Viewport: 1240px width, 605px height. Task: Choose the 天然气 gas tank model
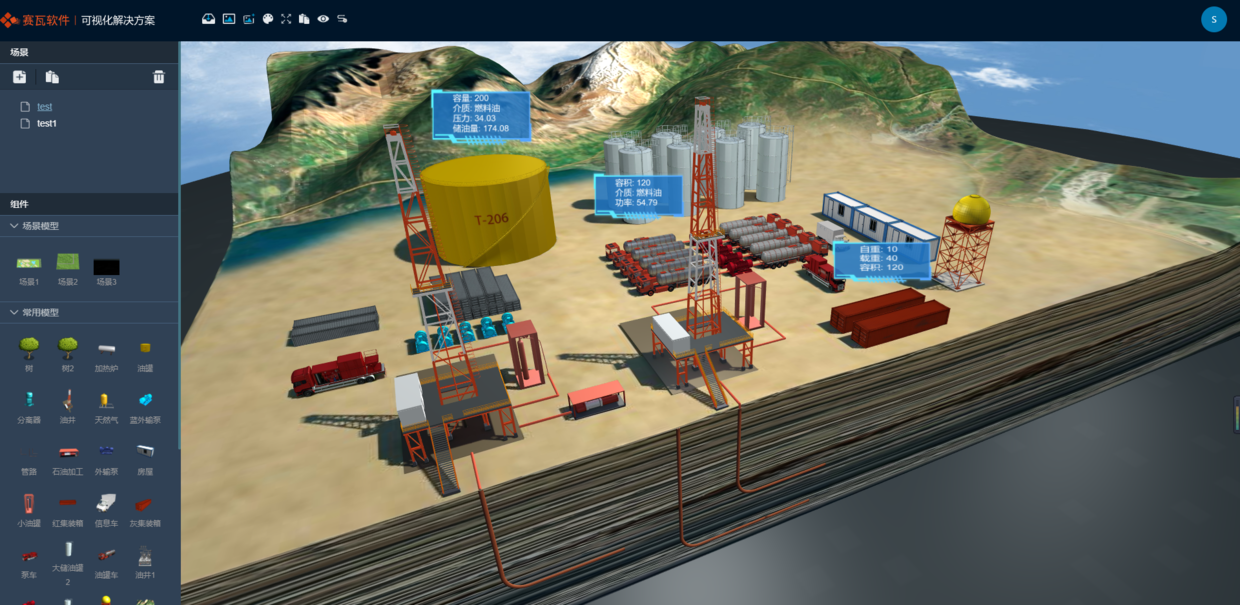(106, 401)
